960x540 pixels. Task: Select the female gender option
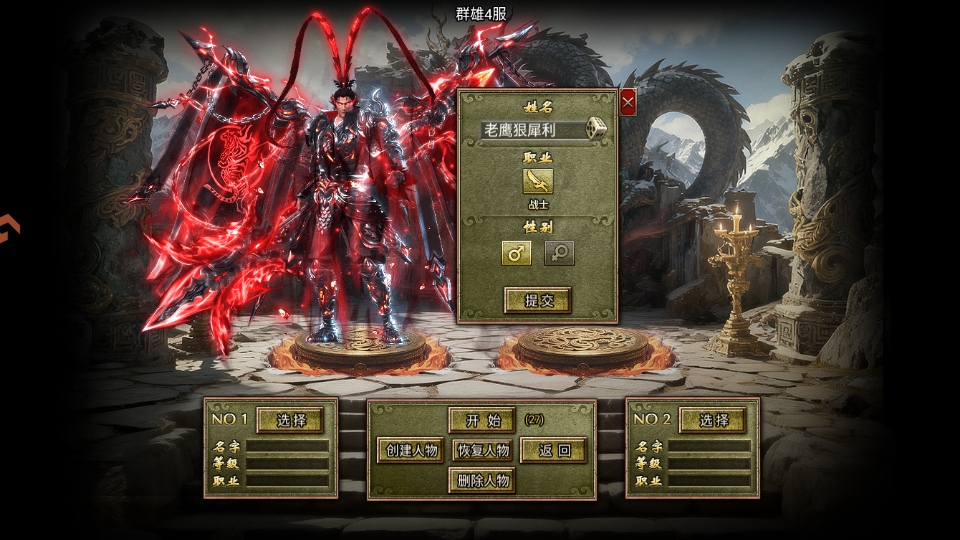(559, 253)
